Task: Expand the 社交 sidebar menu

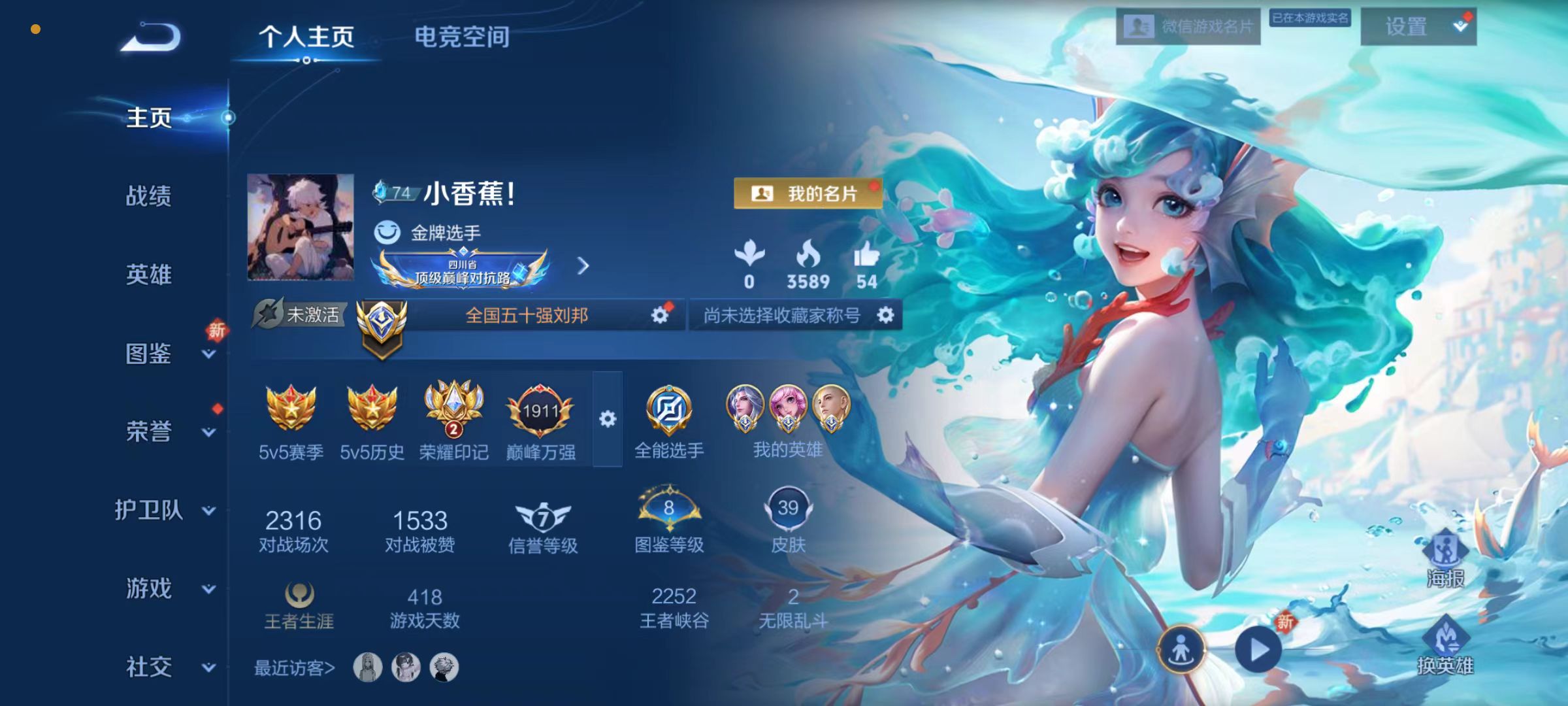Action: pos(208,667)
